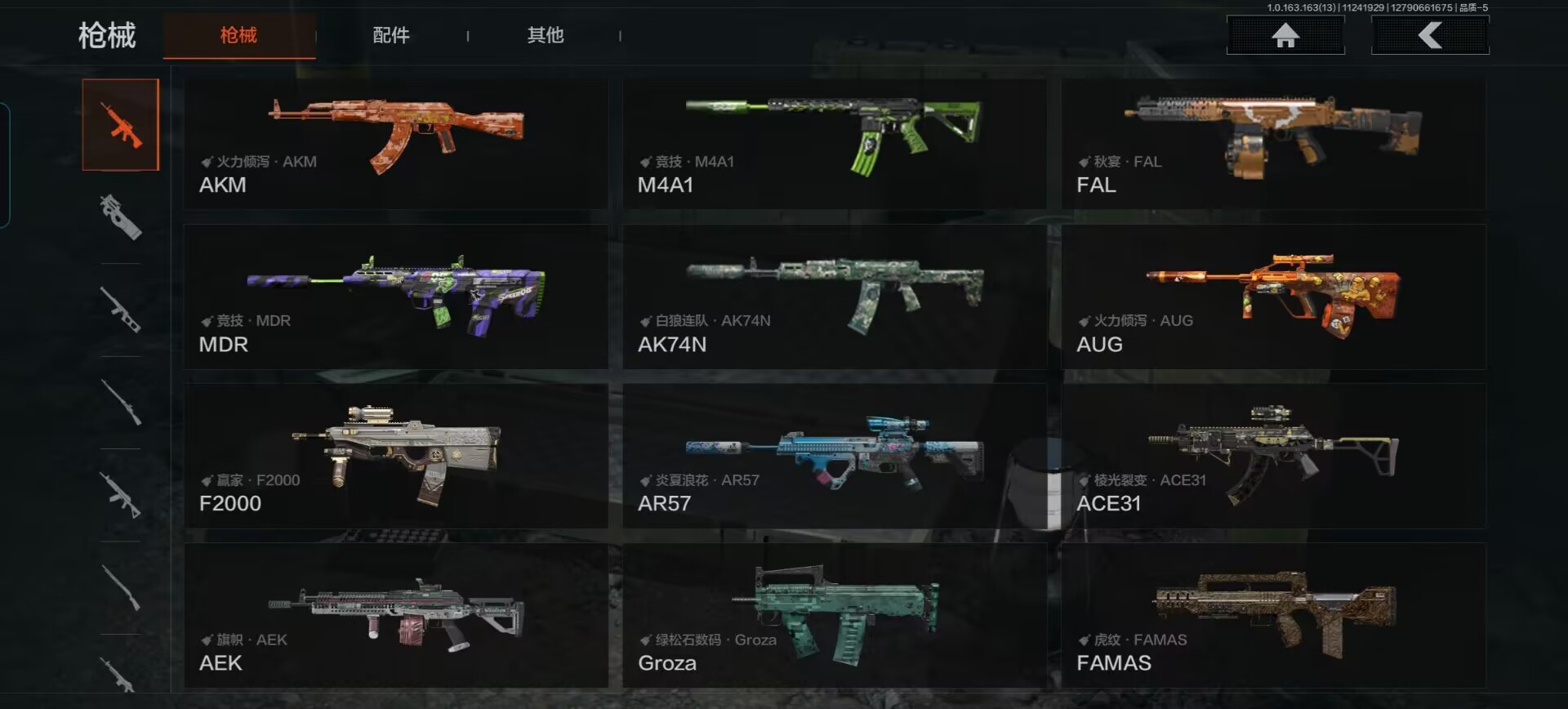This screenshot has height=709, width=1568.
Task: Select the orange assault rifle category icon
Action: pos(121,125)
